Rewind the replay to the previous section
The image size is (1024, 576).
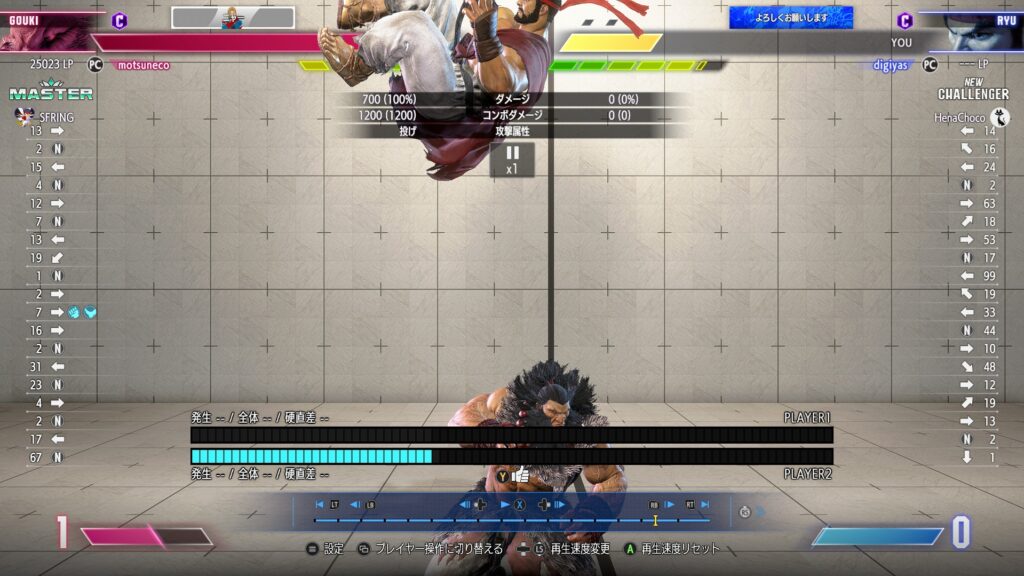355,505
